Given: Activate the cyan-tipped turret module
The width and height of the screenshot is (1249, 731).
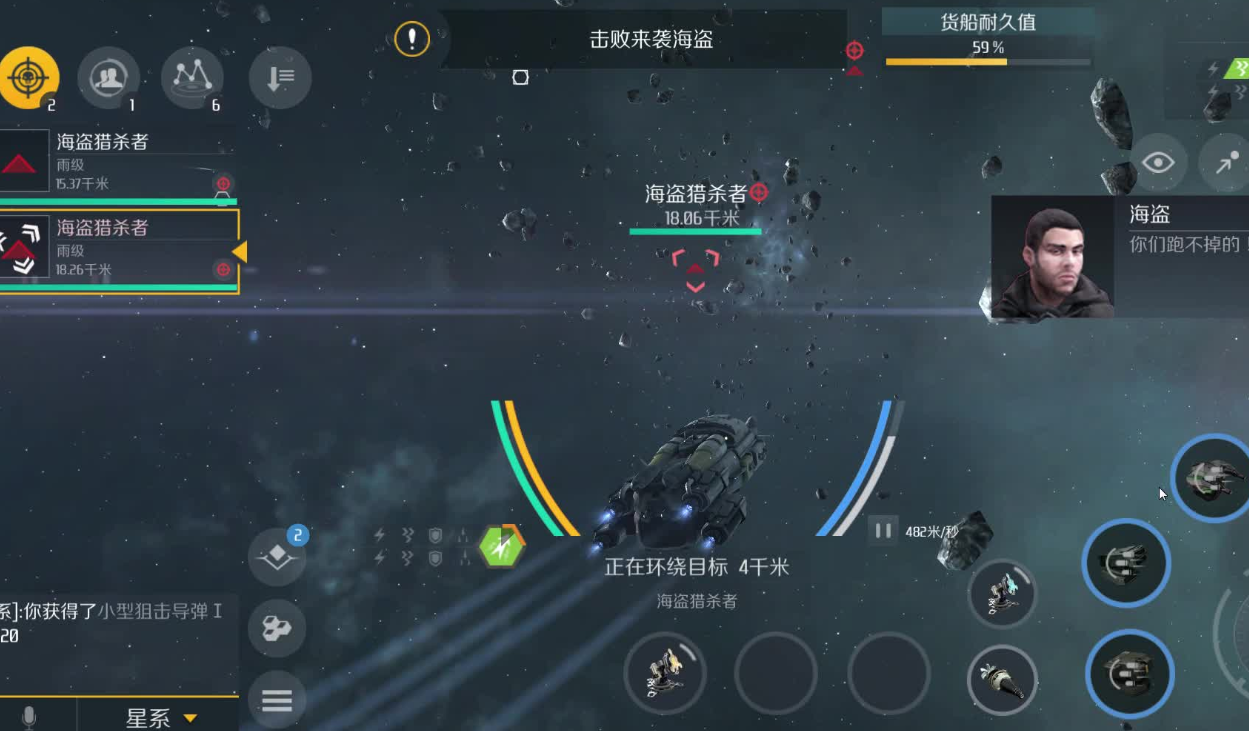Looking at the screenshot, I should click(1002, 594).
